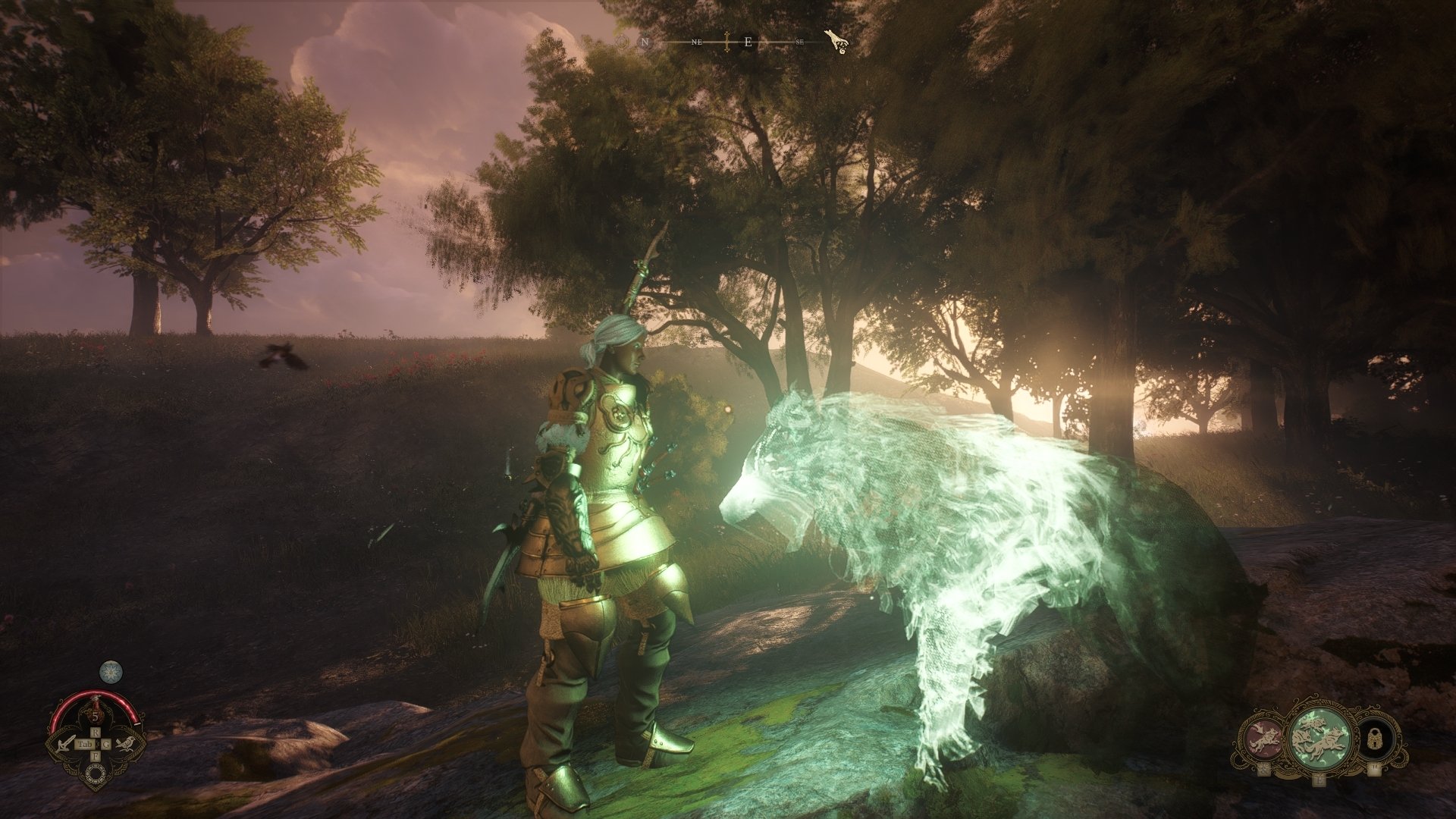Activate the red single wolf ability
Viewport: 1456px width, 819px height.
point(1262,739)
